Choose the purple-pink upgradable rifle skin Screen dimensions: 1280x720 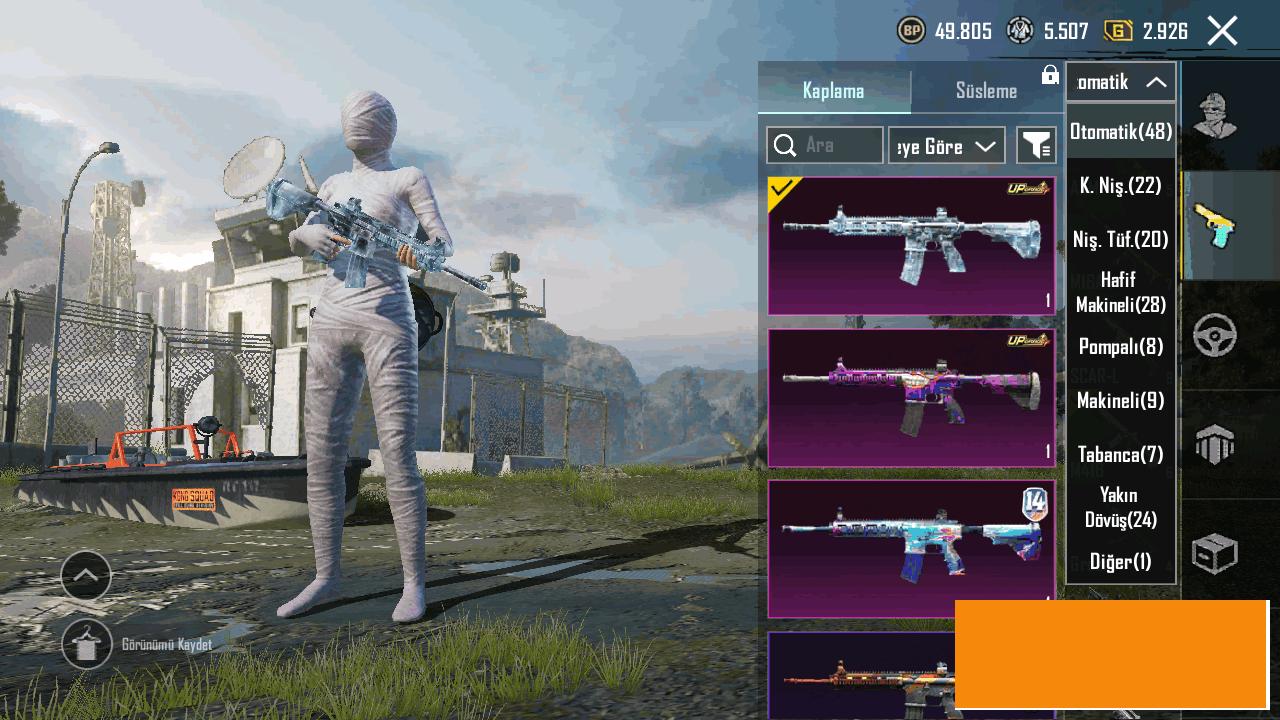[911, 398]
